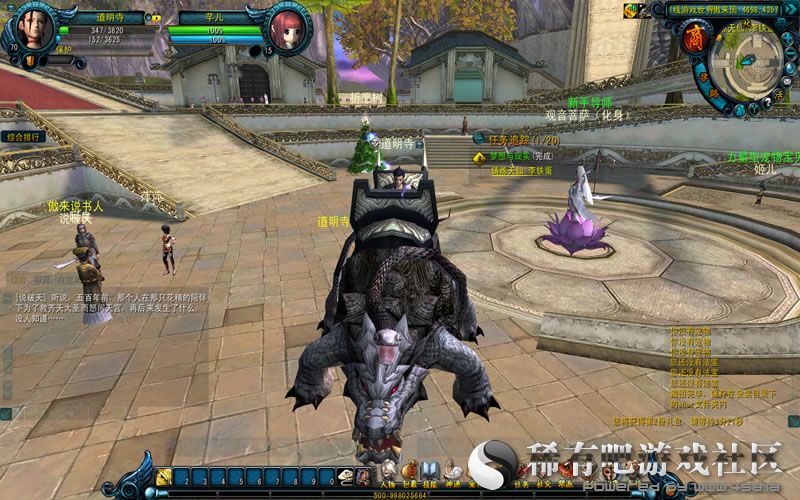Click the yellow shield icon under player portrait
This screenshot has width=800, height=500.
(30, 62)
